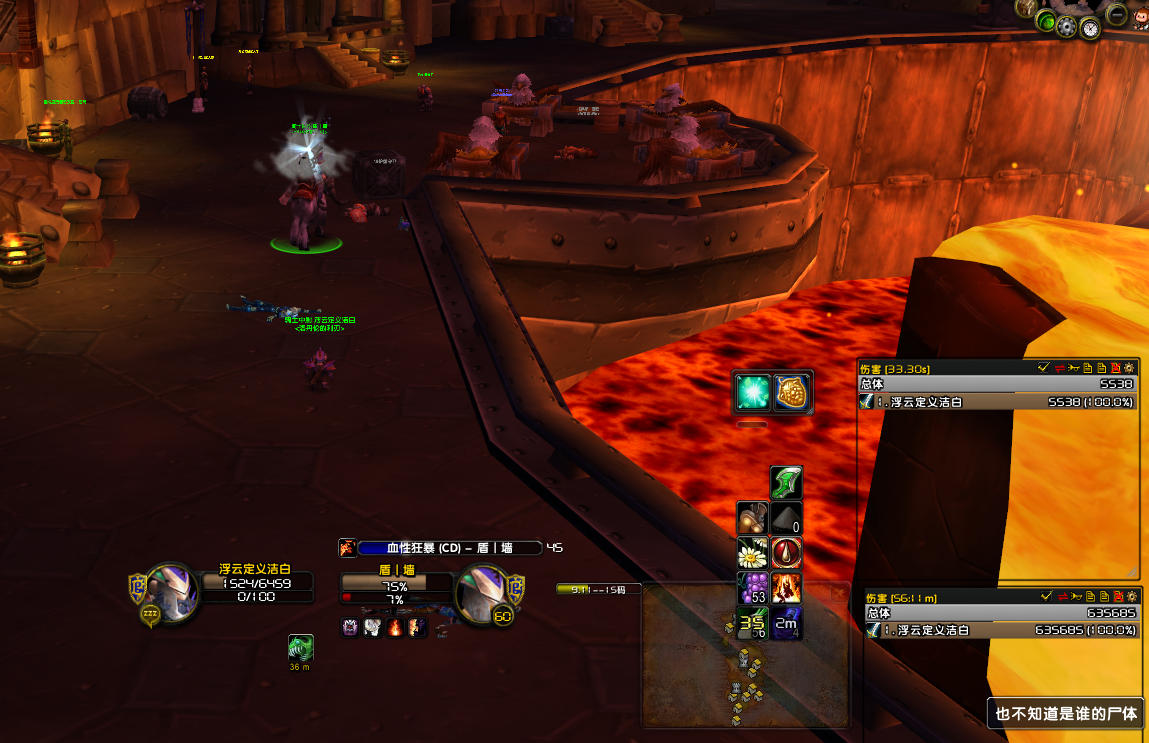Use the golden pouch item slot

(x=793, y=393)
